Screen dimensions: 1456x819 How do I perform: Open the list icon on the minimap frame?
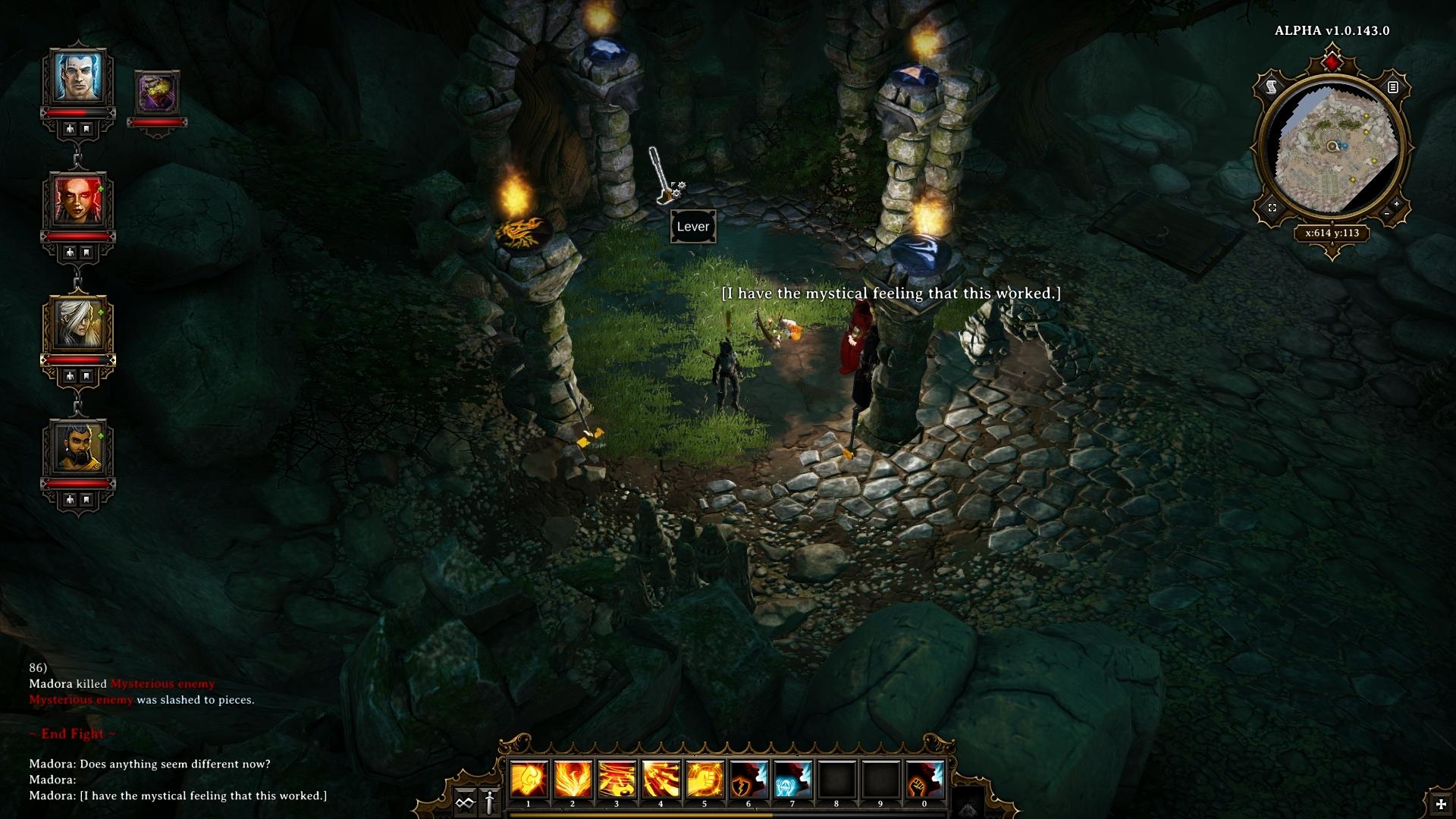click(1392, 87)
